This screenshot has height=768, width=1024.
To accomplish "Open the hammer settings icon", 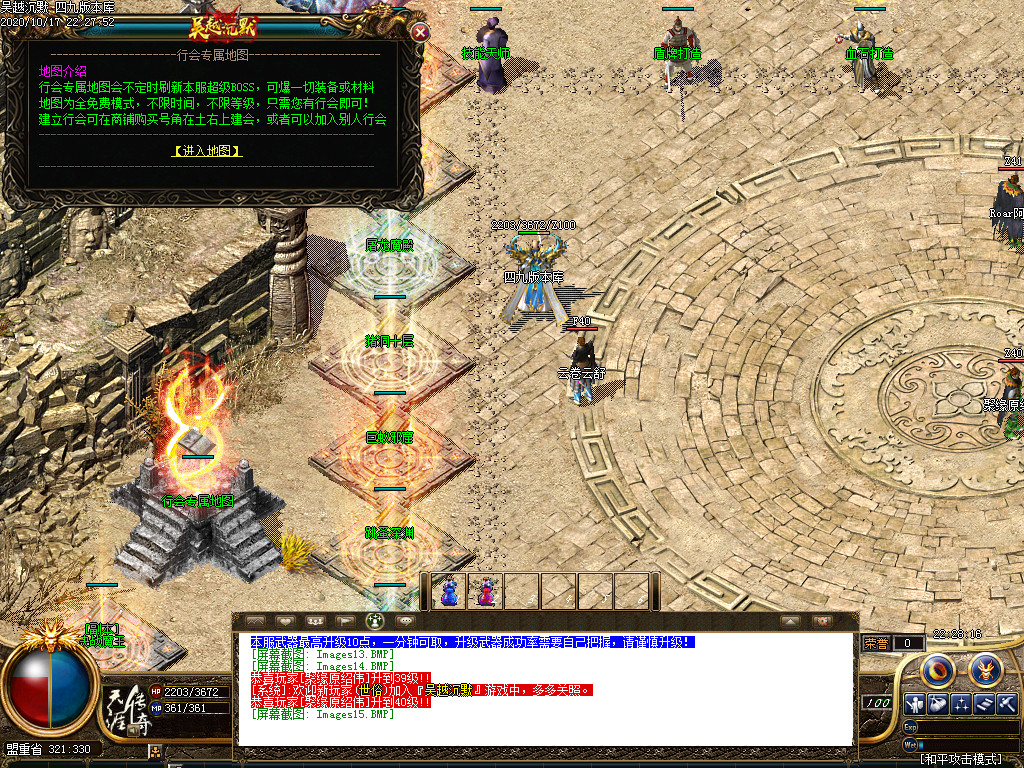I will click(1007, 703).
